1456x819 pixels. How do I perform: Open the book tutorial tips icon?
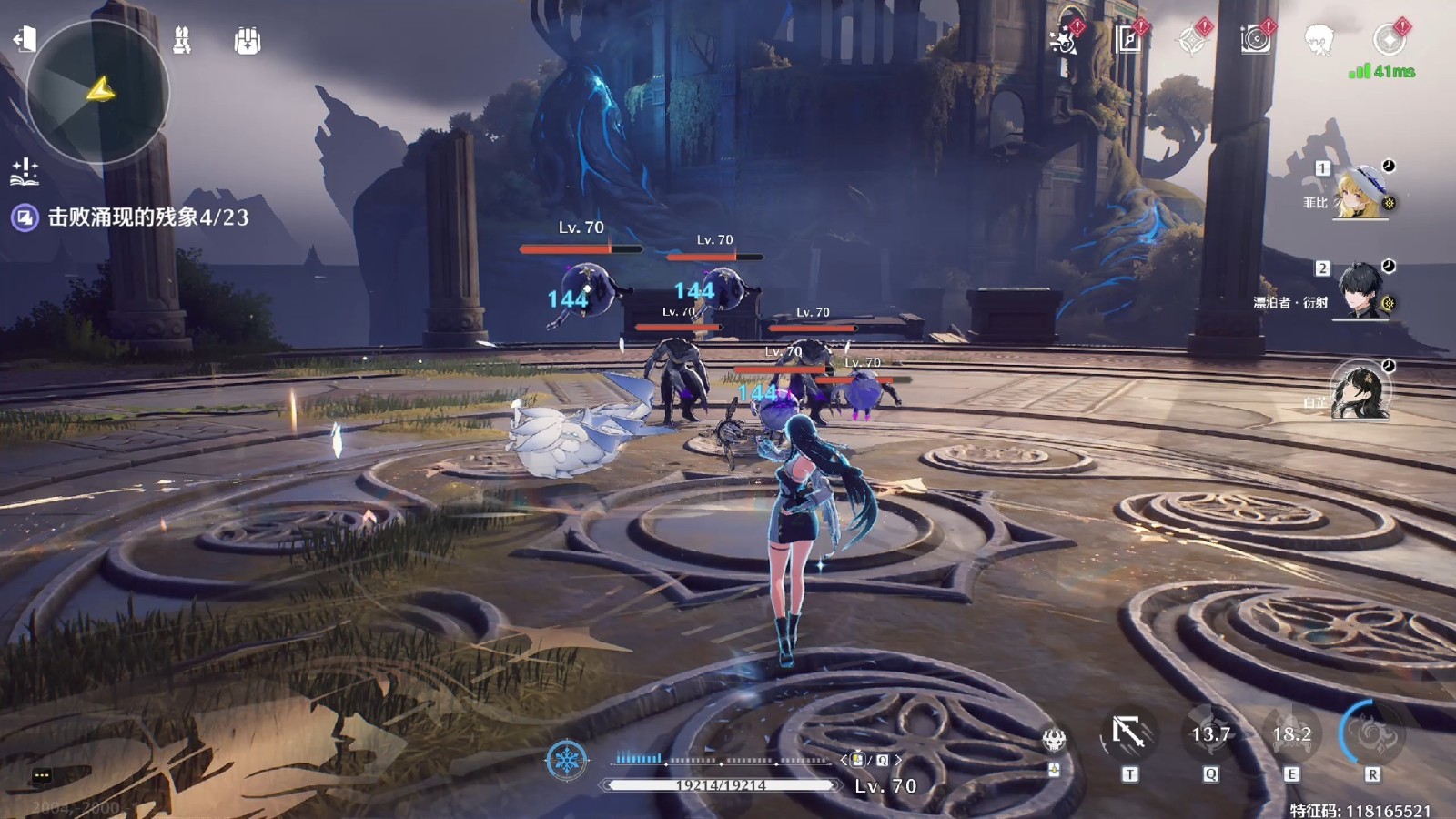25,171
